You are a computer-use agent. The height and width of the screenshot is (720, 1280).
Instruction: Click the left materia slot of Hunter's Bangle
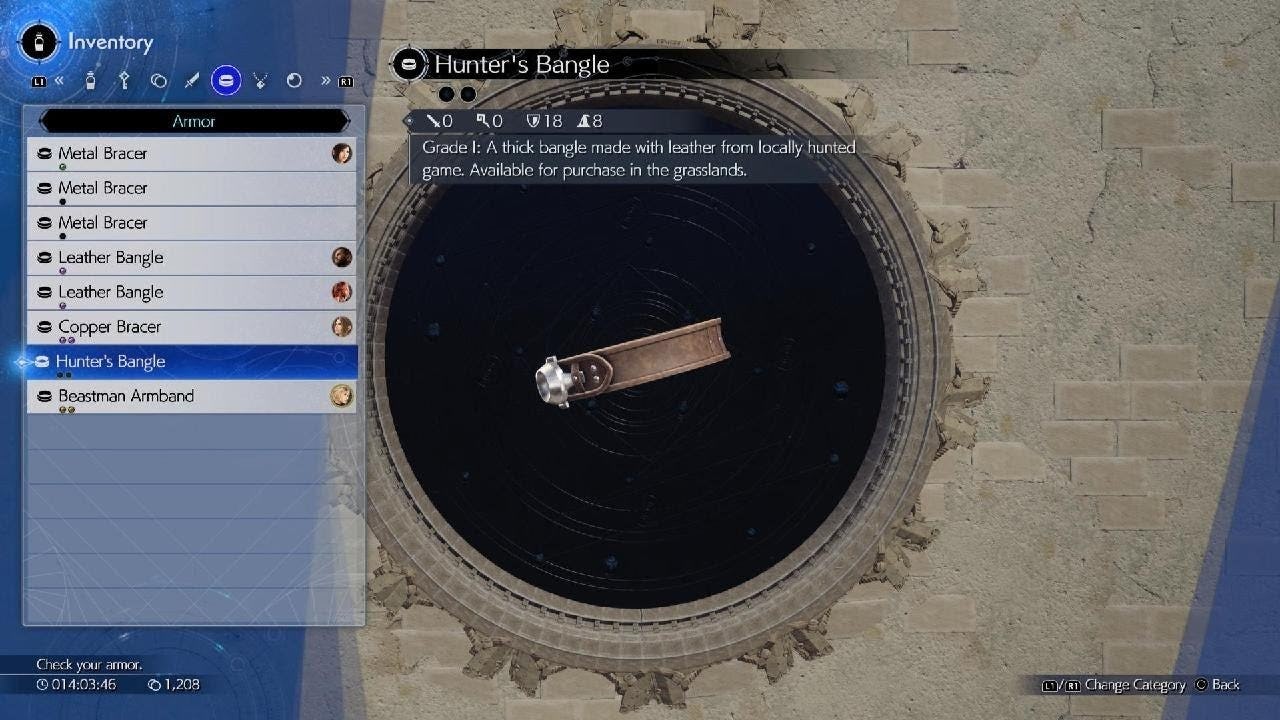coord(447,93)
